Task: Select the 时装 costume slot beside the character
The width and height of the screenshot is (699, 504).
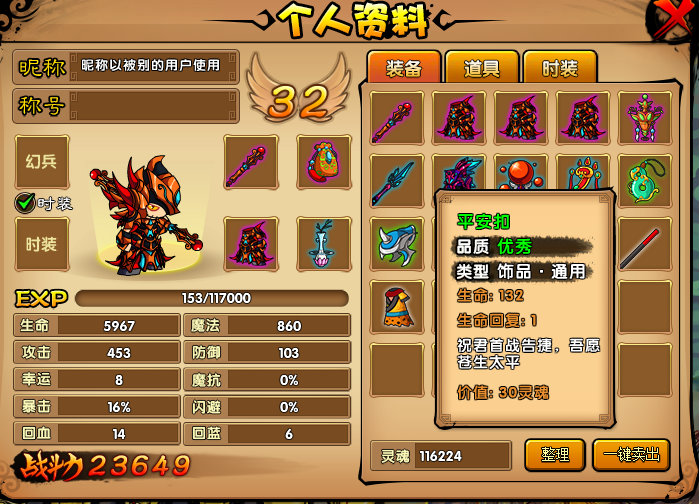Action: [x=42, y=244]
